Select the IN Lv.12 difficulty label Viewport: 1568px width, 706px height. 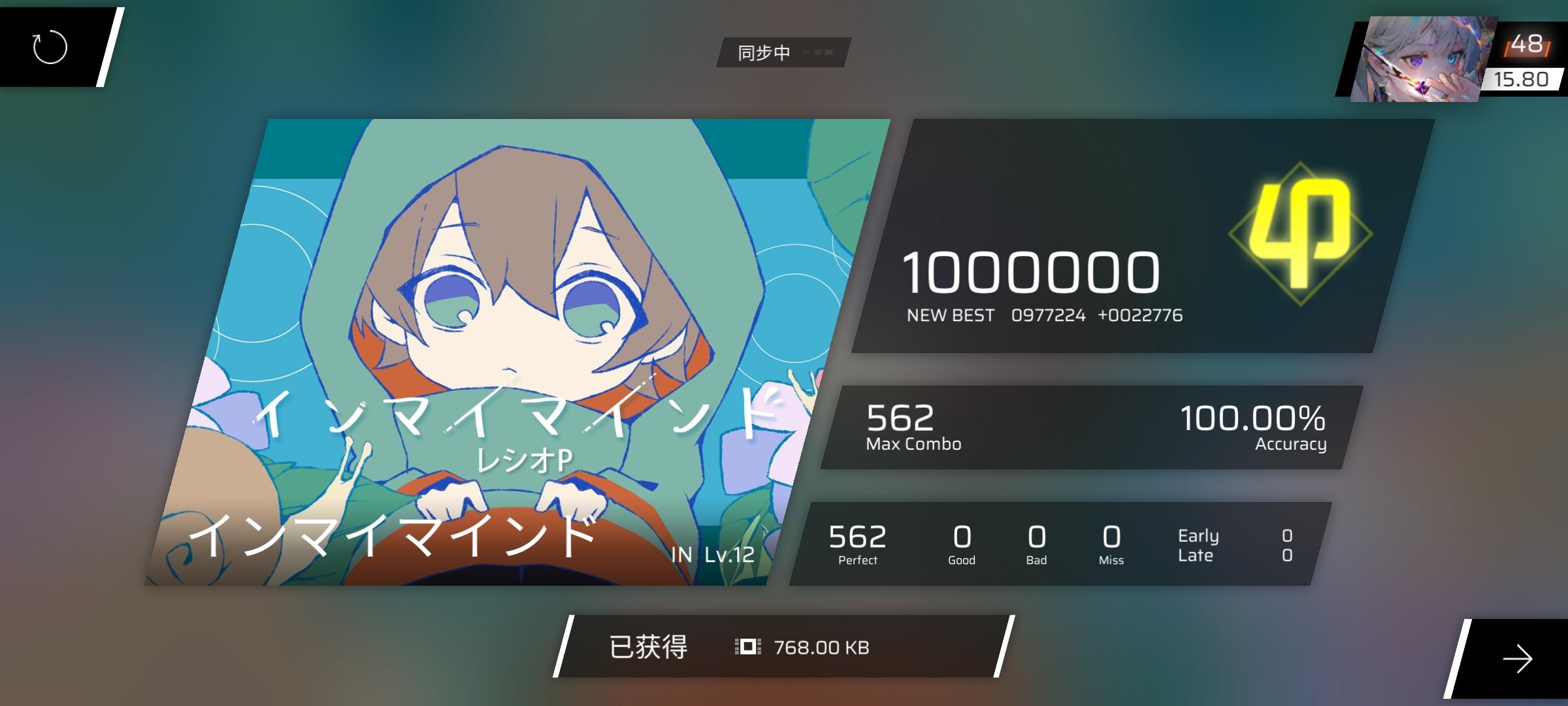coord(712,555)
